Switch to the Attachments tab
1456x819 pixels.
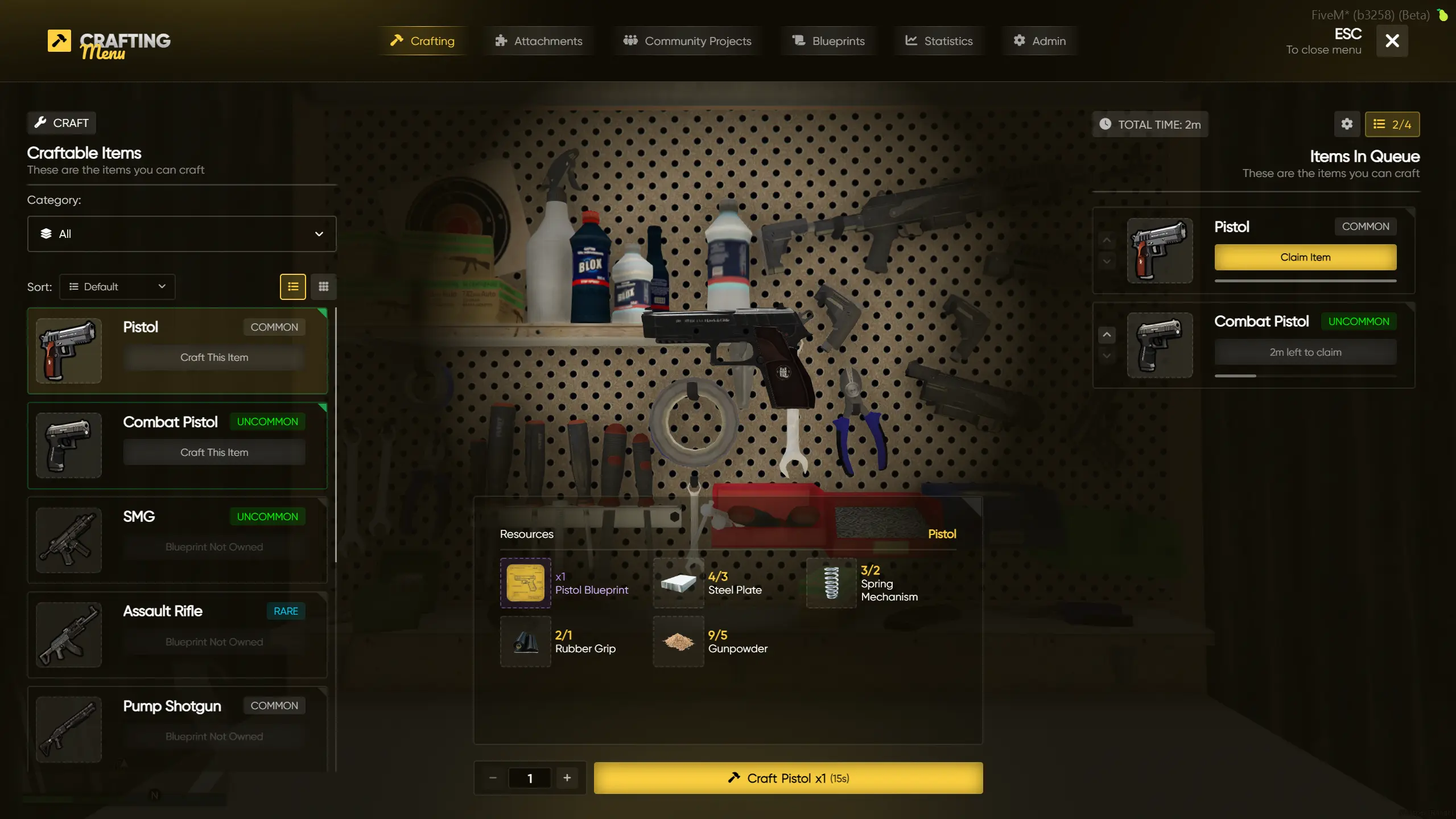click(538, 41)
